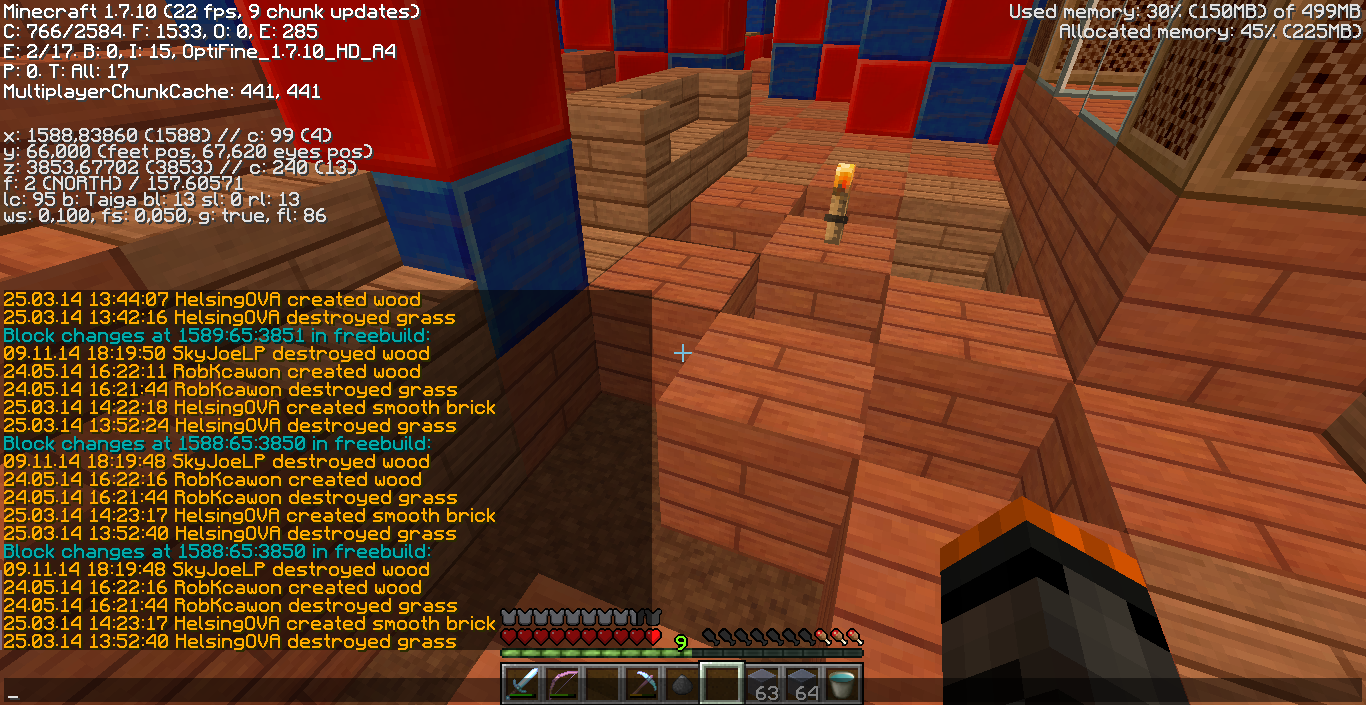
Task: Focus the chat input line
Action: (x=250, y=690)
